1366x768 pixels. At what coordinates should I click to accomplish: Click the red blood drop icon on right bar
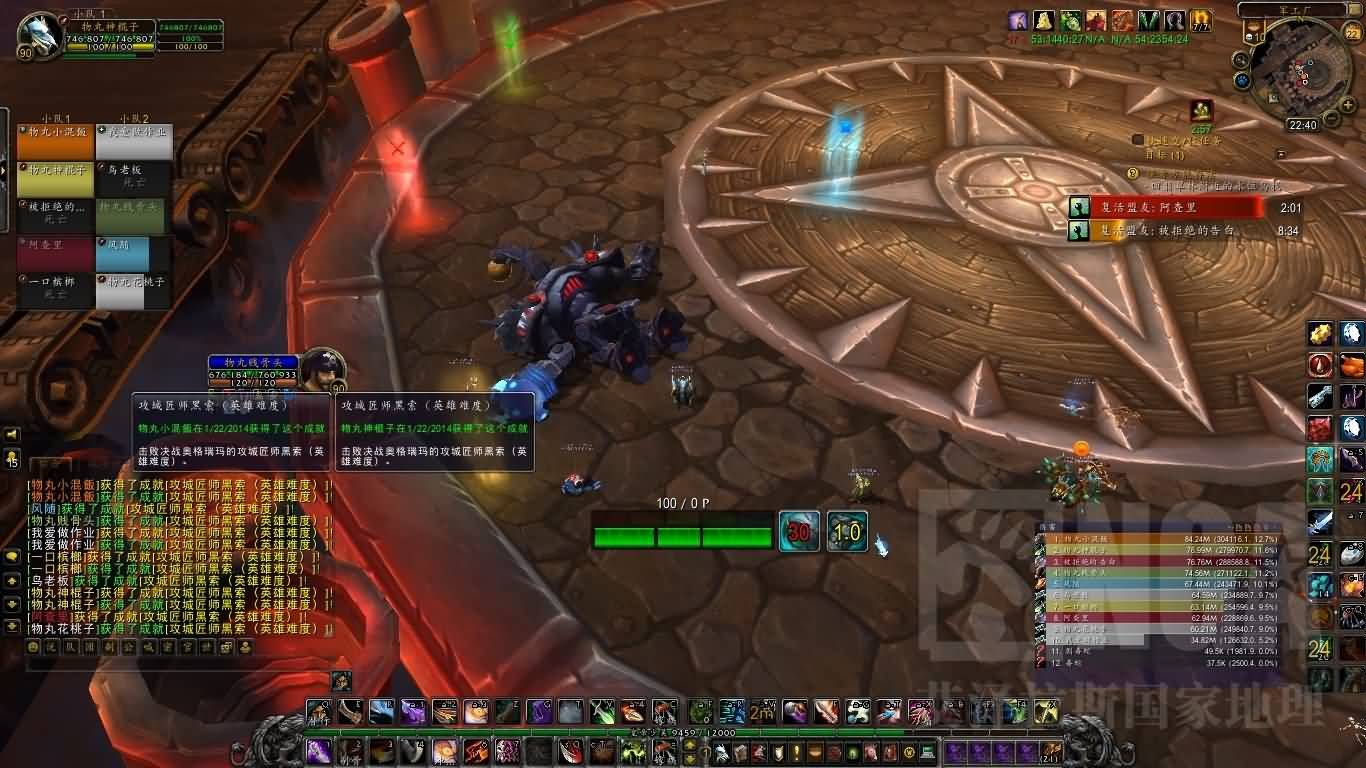[x=1321, y=365]
